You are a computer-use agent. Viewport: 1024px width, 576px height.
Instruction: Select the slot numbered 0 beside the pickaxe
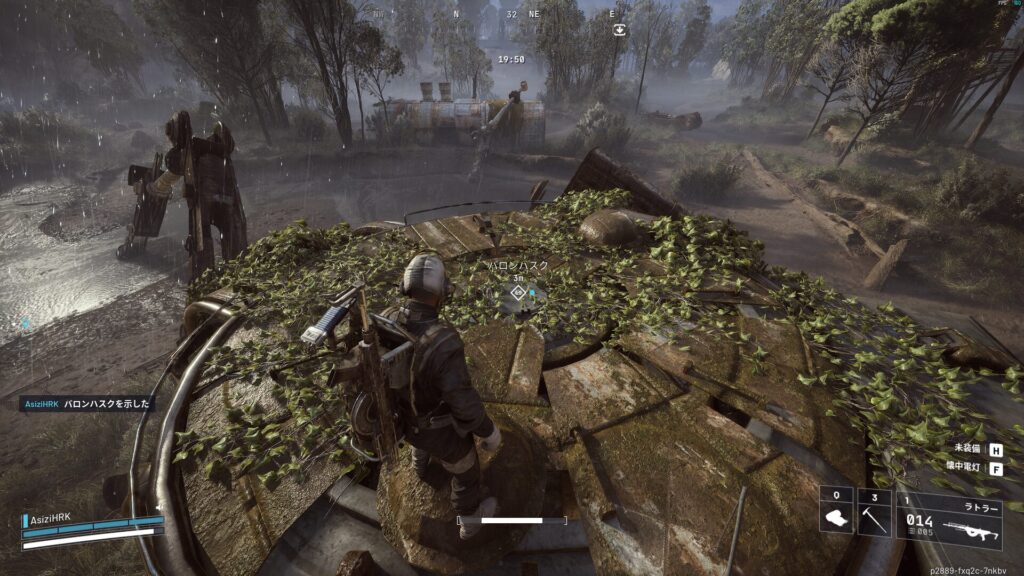pyautogui.click(x=836, y=514)
